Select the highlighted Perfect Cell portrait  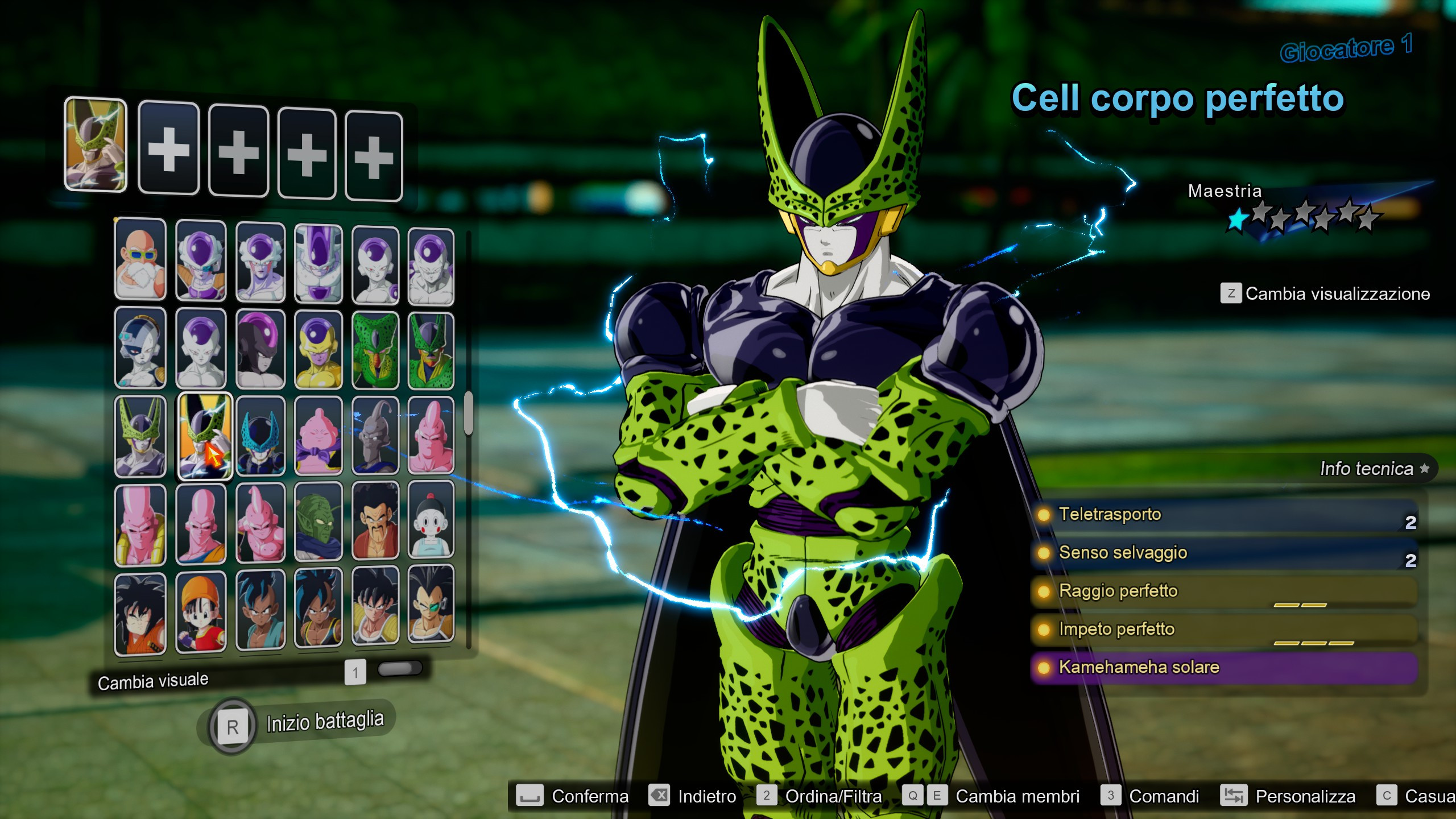[205, 436]
